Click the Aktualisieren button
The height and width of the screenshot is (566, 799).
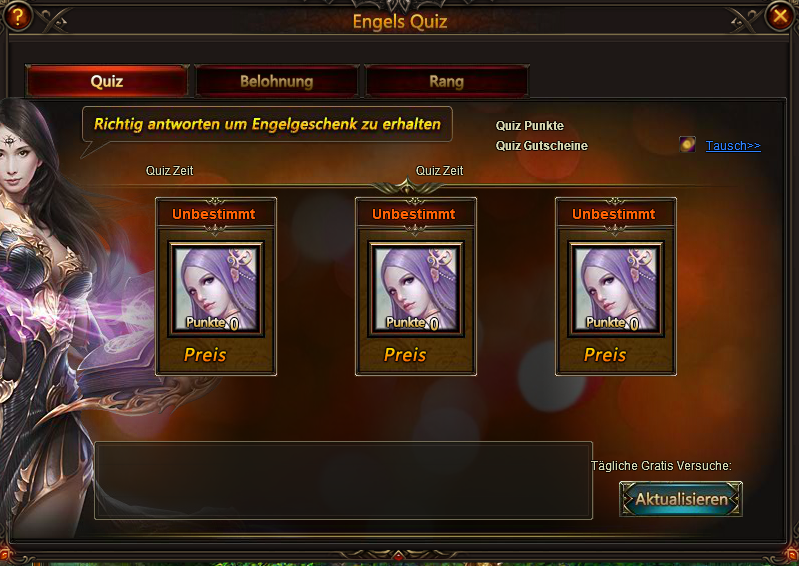[x=681, y=499]
